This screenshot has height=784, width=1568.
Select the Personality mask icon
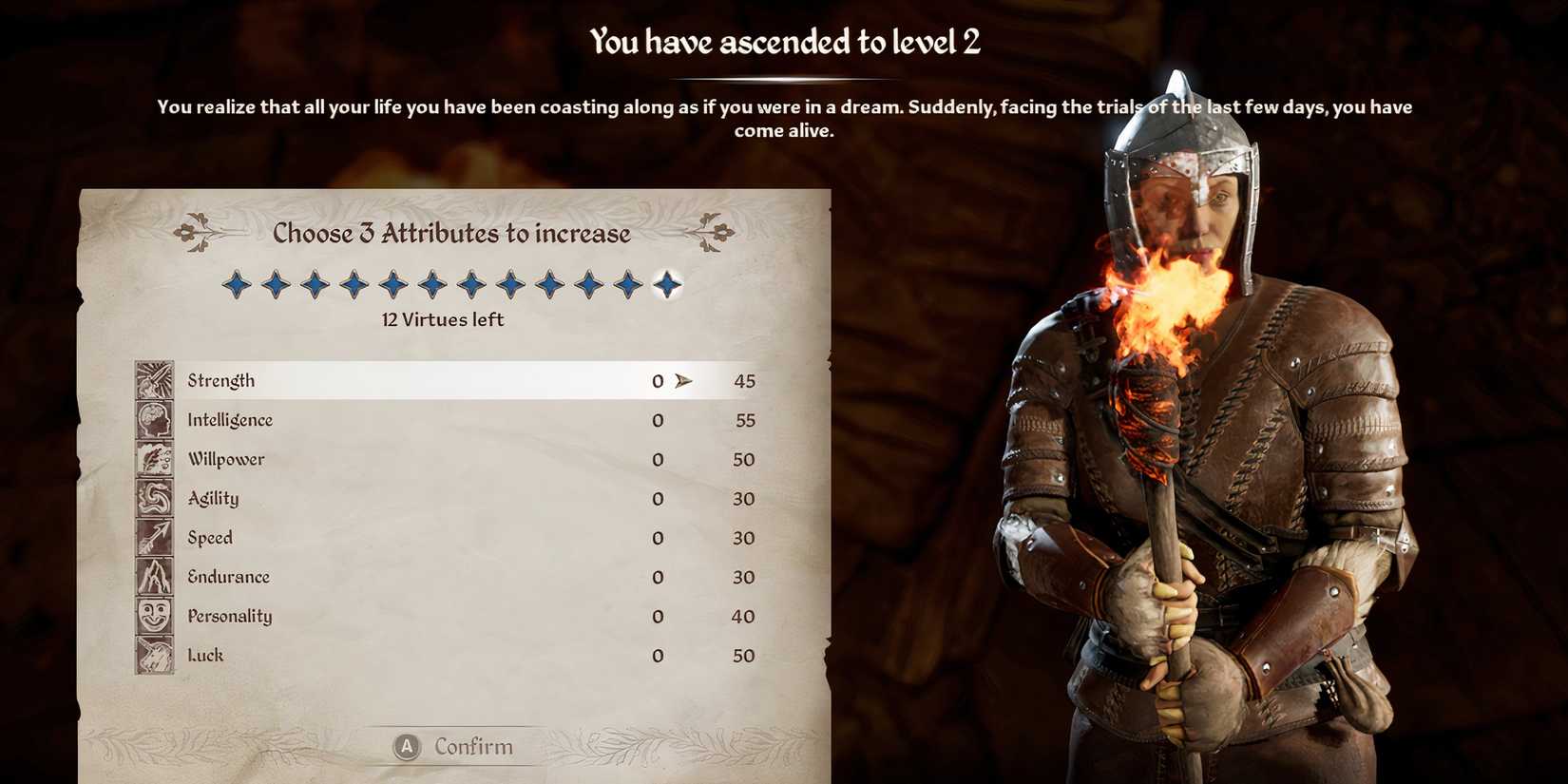[x=152, y=616]
